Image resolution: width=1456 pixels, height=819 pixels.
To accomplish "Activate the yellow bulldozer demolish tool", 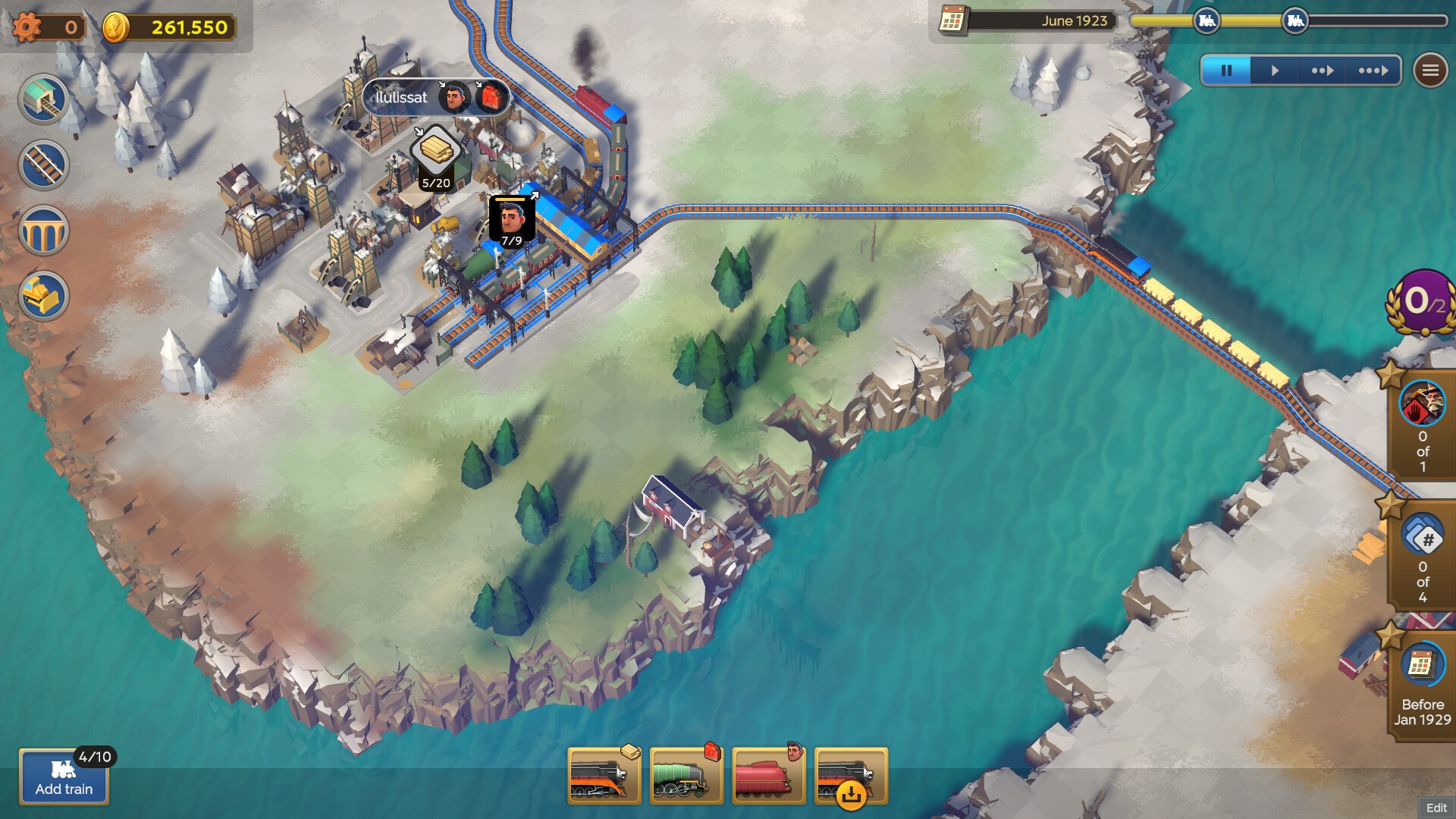I will coord(43,296).
